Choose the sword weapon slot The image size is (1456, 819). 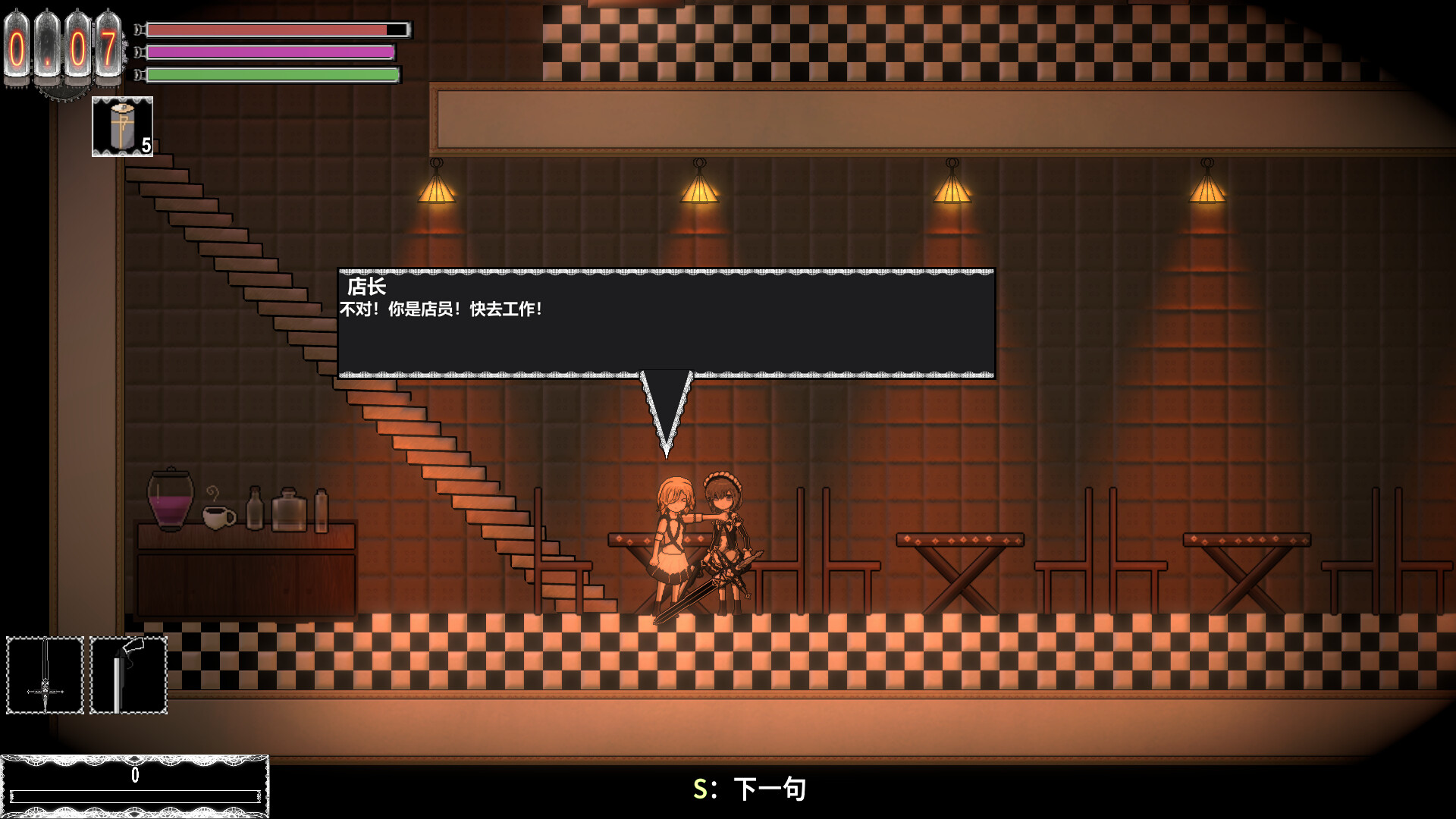click(x=45, y=676)
